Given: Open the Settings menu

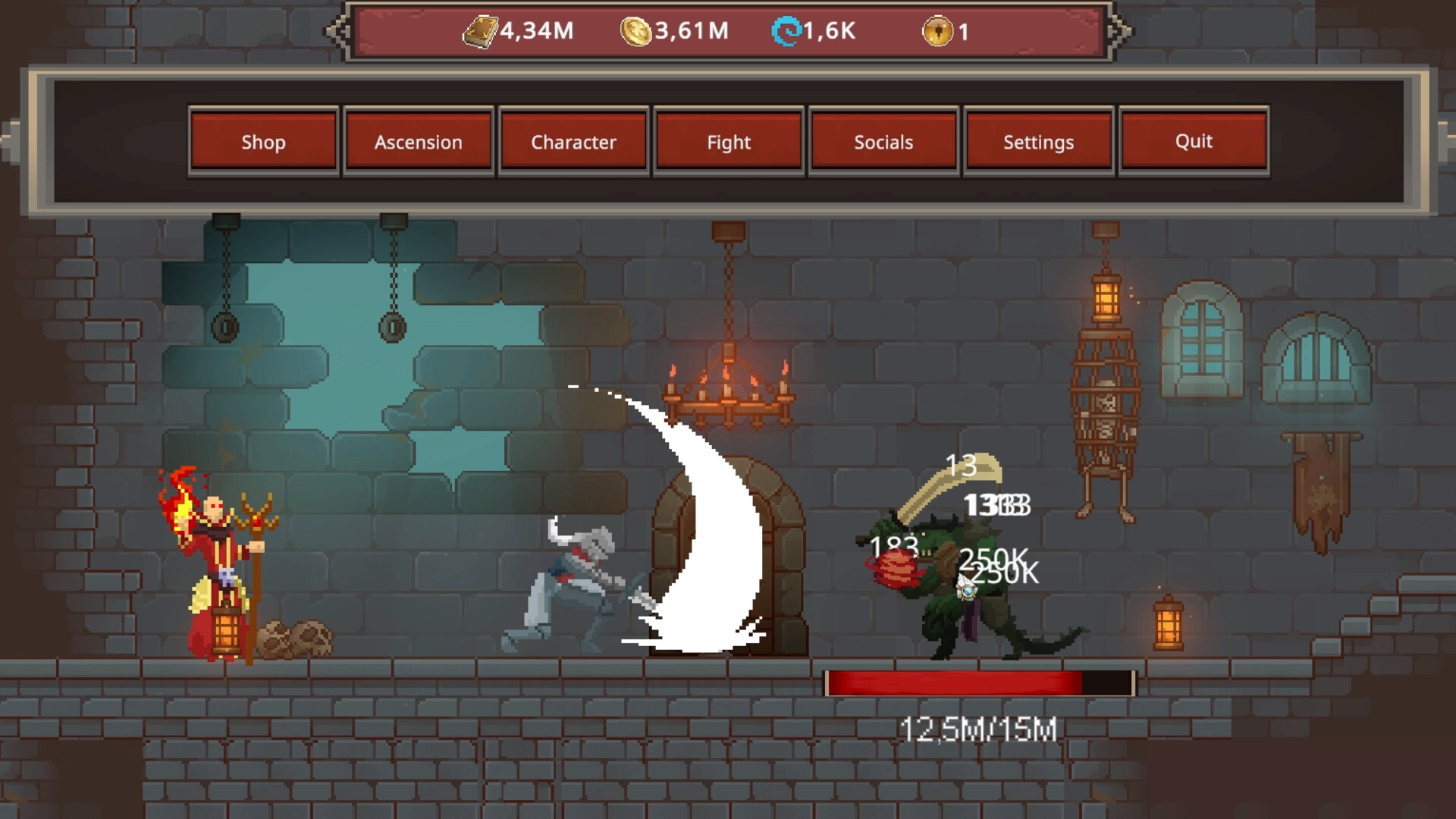Looking at the screenshot, I should [1038, 142].
